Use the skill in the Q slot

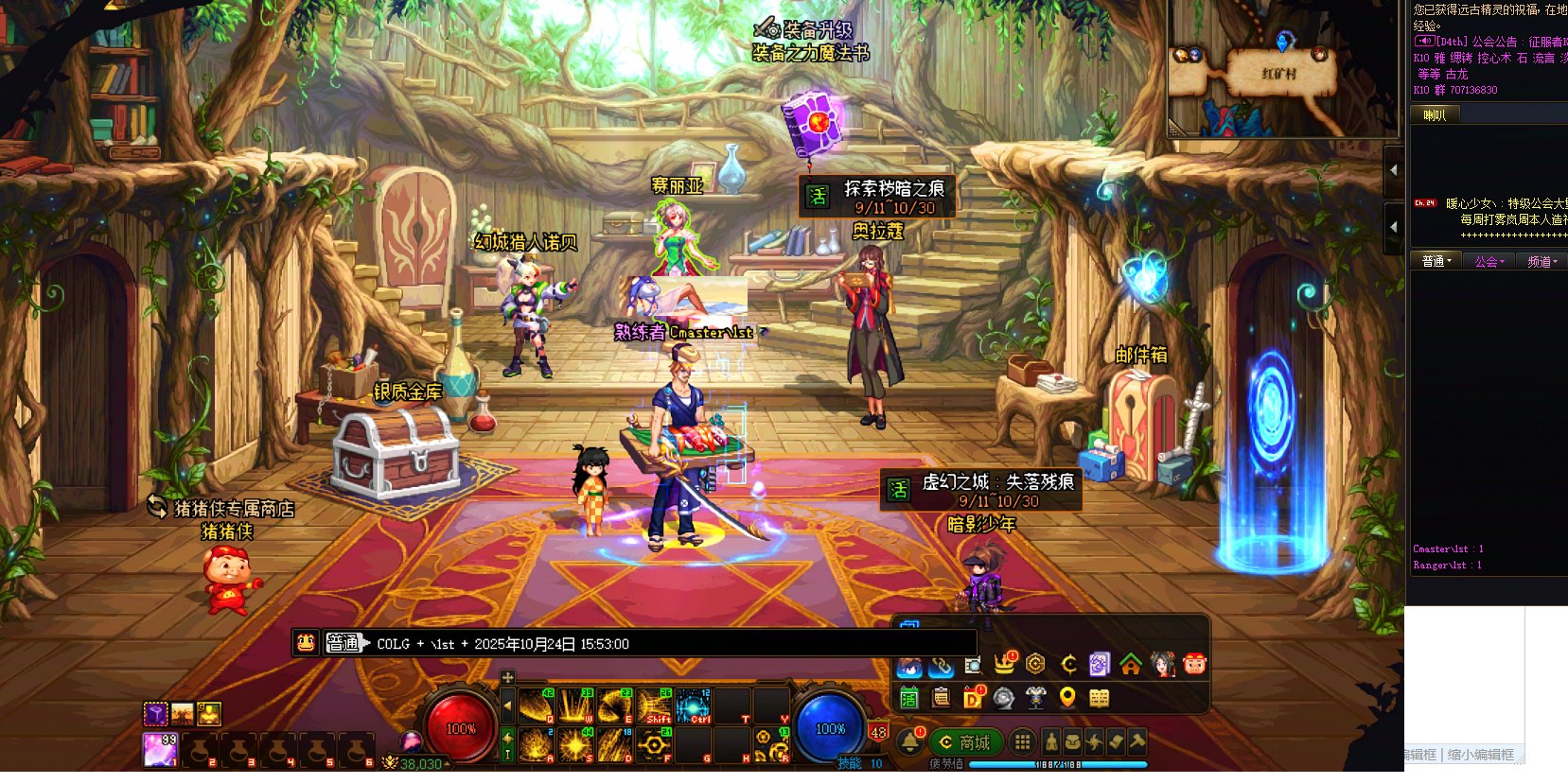click(536, 706)
